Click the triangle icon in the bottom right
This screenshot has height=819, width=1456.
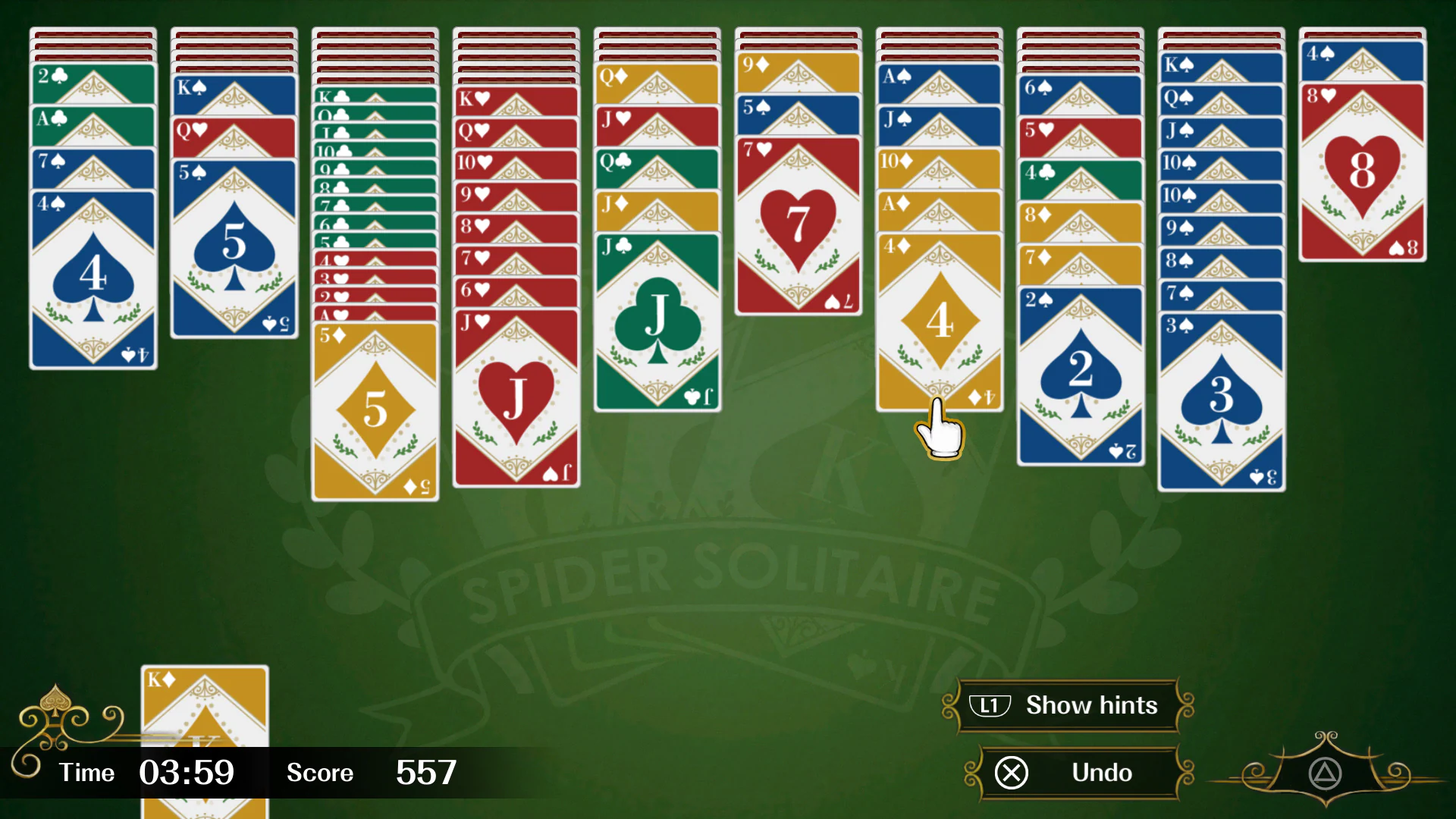[x=1326, y=775]
